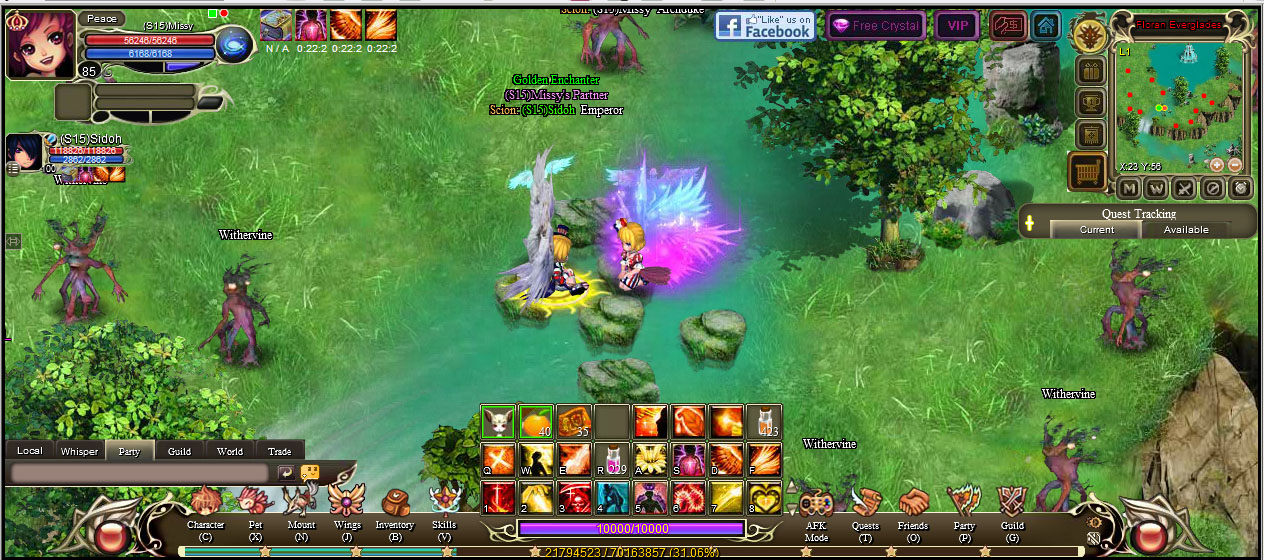Open the Inventory backpack
This screenshot has width=1264, height=560.
(x=394, y=503)
